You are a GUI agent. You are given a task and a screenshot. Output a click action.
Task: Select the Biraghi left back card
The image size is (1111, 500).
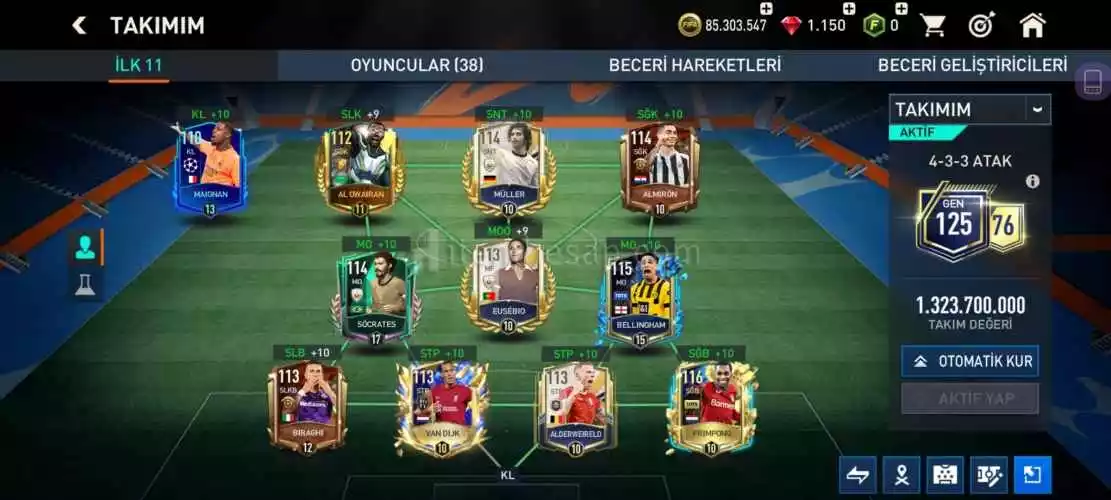tap(307, 405)
